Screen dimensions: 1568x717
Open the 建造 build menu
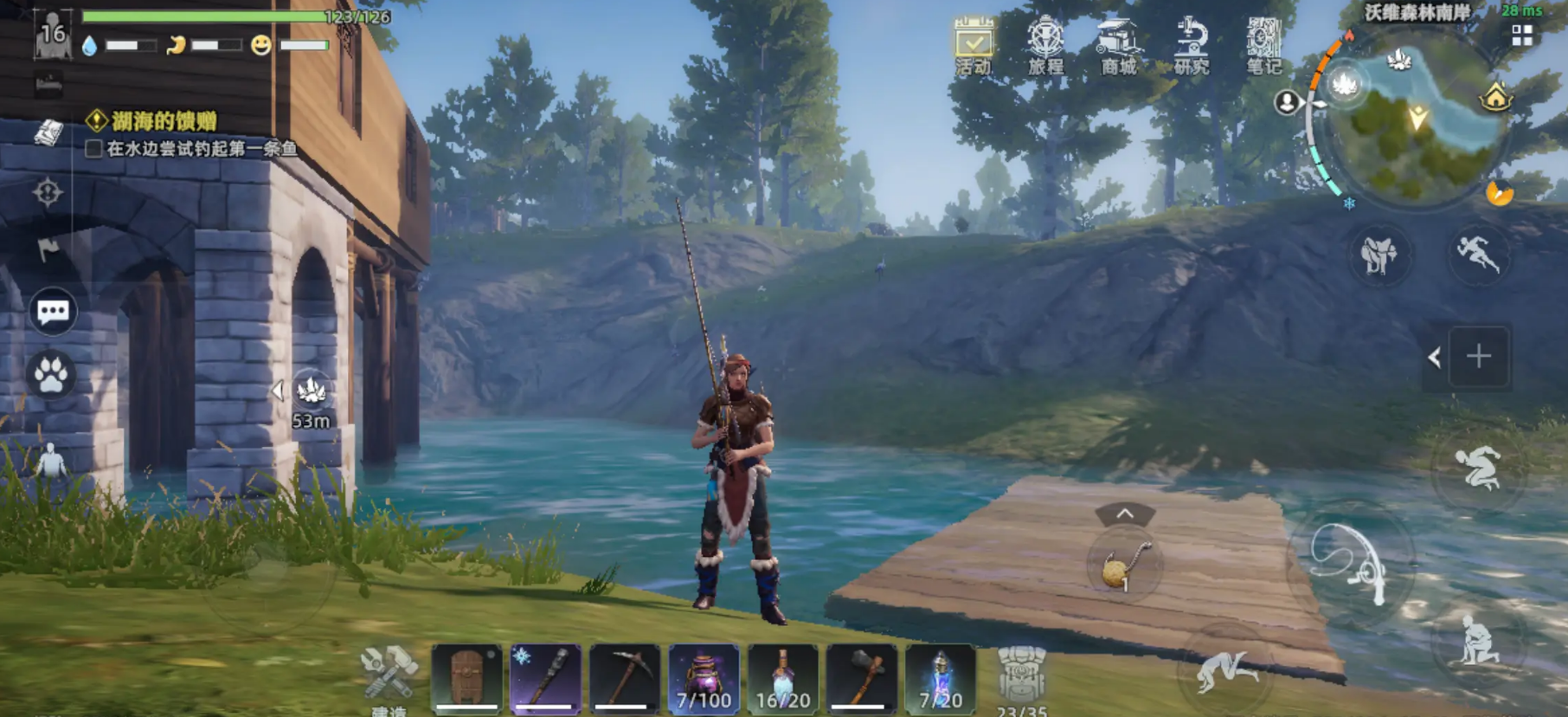point(389,679)
